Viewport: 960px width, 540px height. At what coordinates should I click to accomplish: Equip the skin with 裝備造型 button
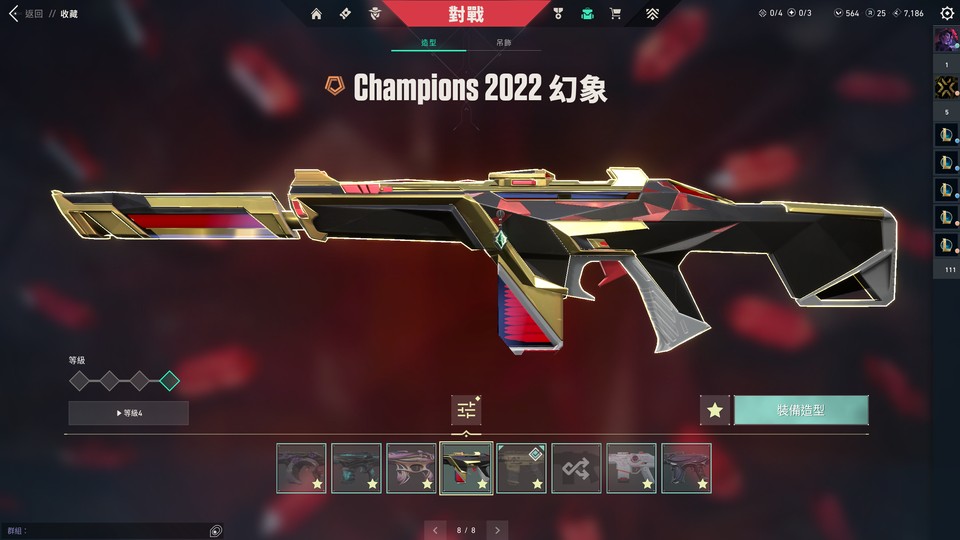coord(801,410)
